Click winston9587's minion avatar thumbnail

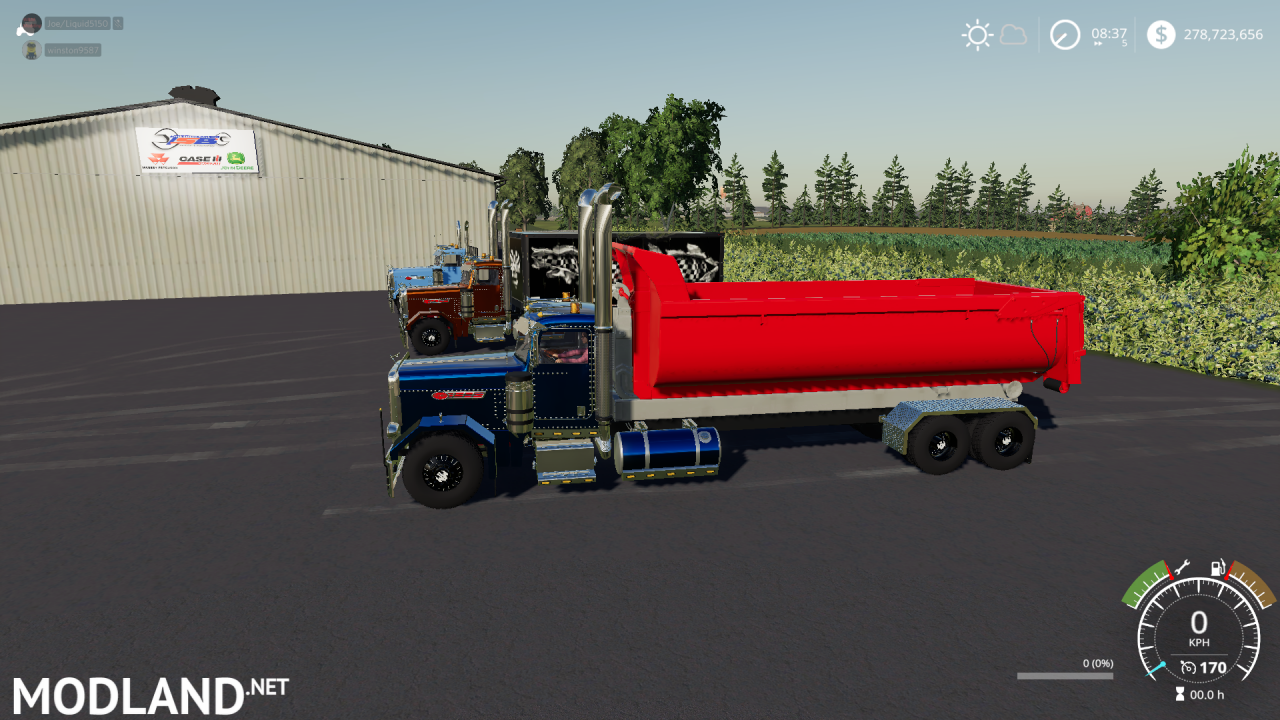32,49
